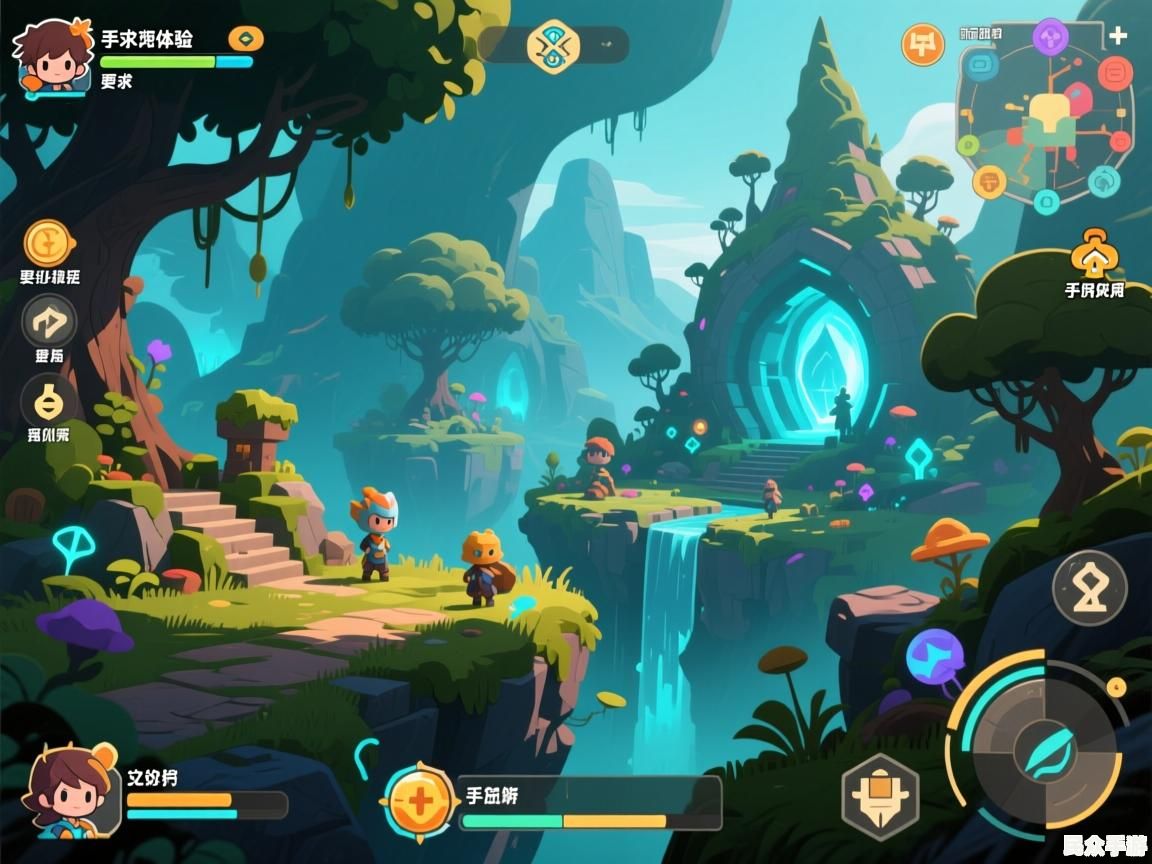Select the emblem icon at the top center
Image resolution: width=1152 pixels, height=864 pixels.
(553, 46)
